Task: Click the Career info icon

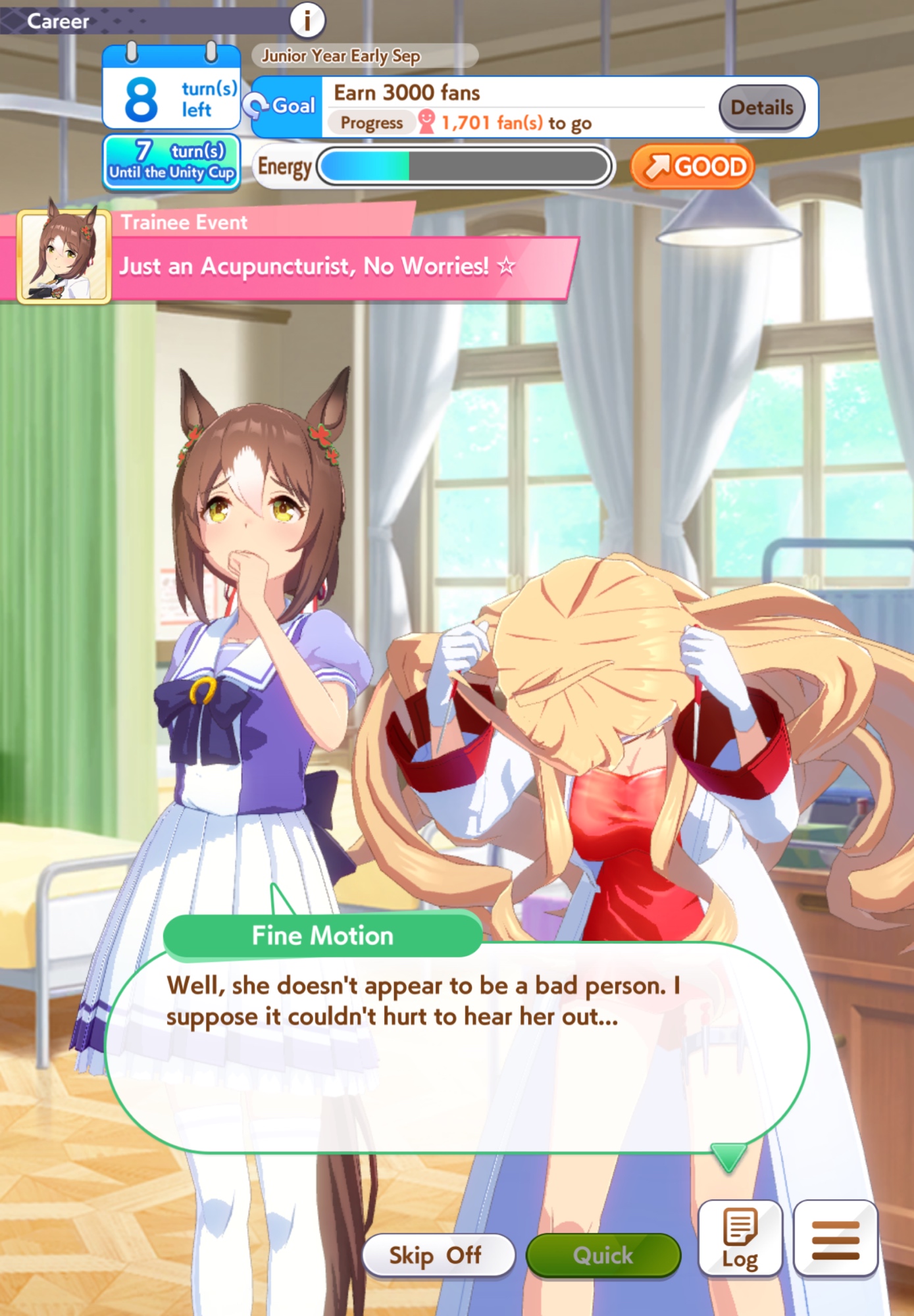Action: [307, 20]
